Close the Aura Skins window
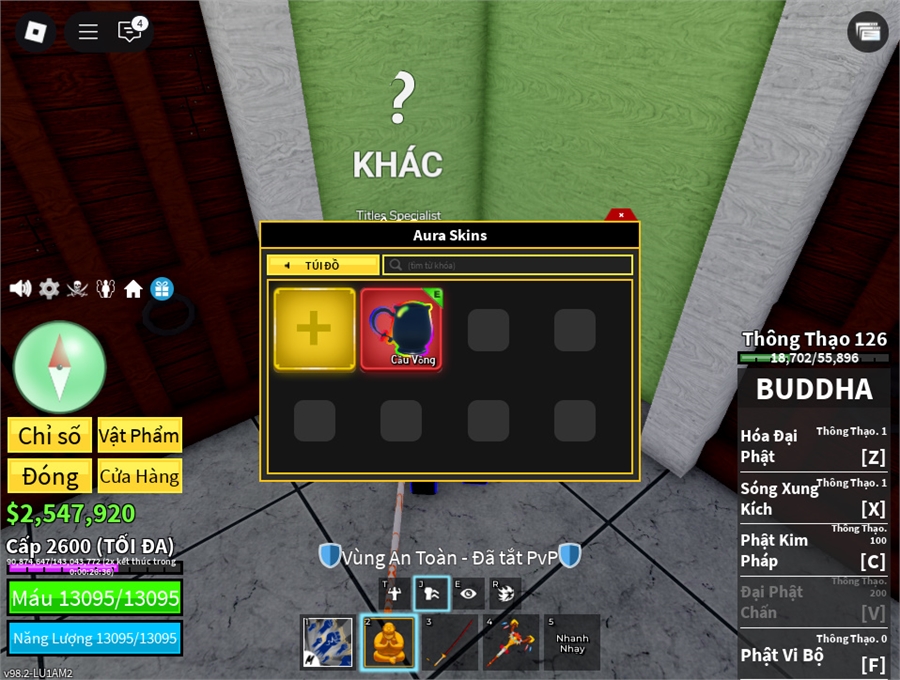Viewport: 900px width, 680px height. [621, 214]
